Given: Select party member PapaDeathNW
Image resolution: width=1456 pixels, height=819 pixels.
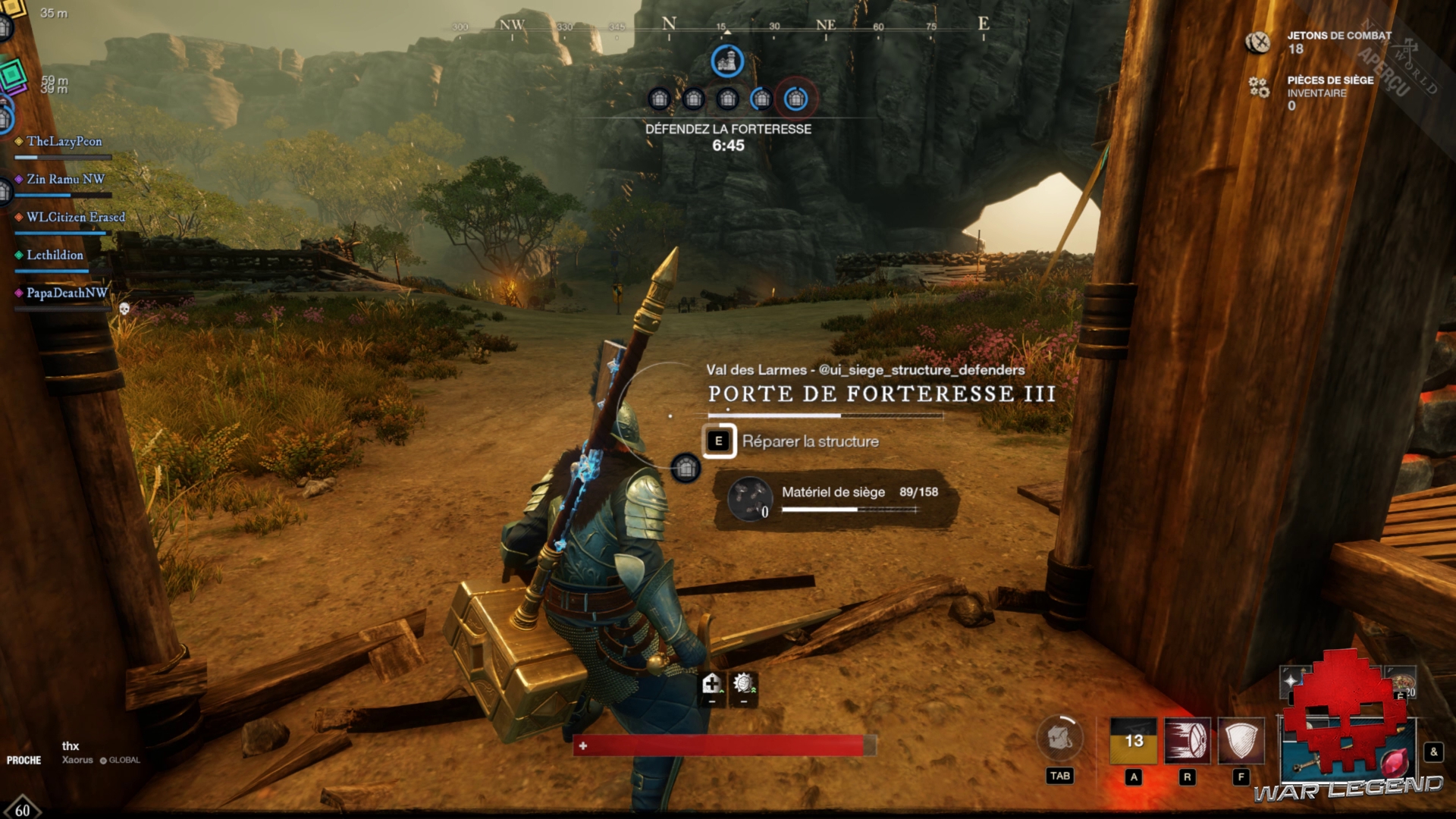Looking at the screenshot, I should click(x=67, y=293).
